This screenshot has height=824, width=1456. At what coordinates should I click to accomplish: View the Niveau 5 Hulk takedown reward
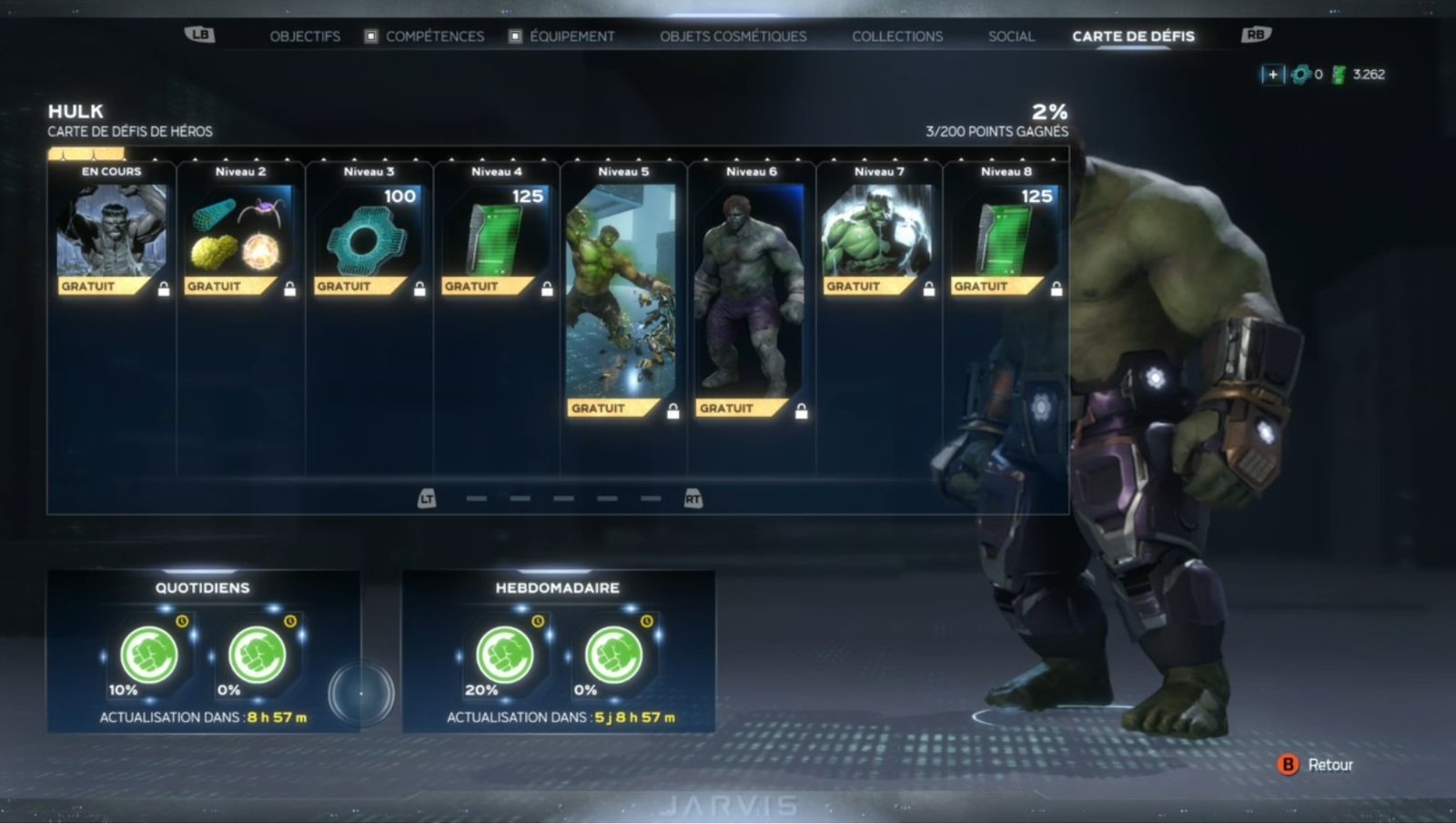622,291
